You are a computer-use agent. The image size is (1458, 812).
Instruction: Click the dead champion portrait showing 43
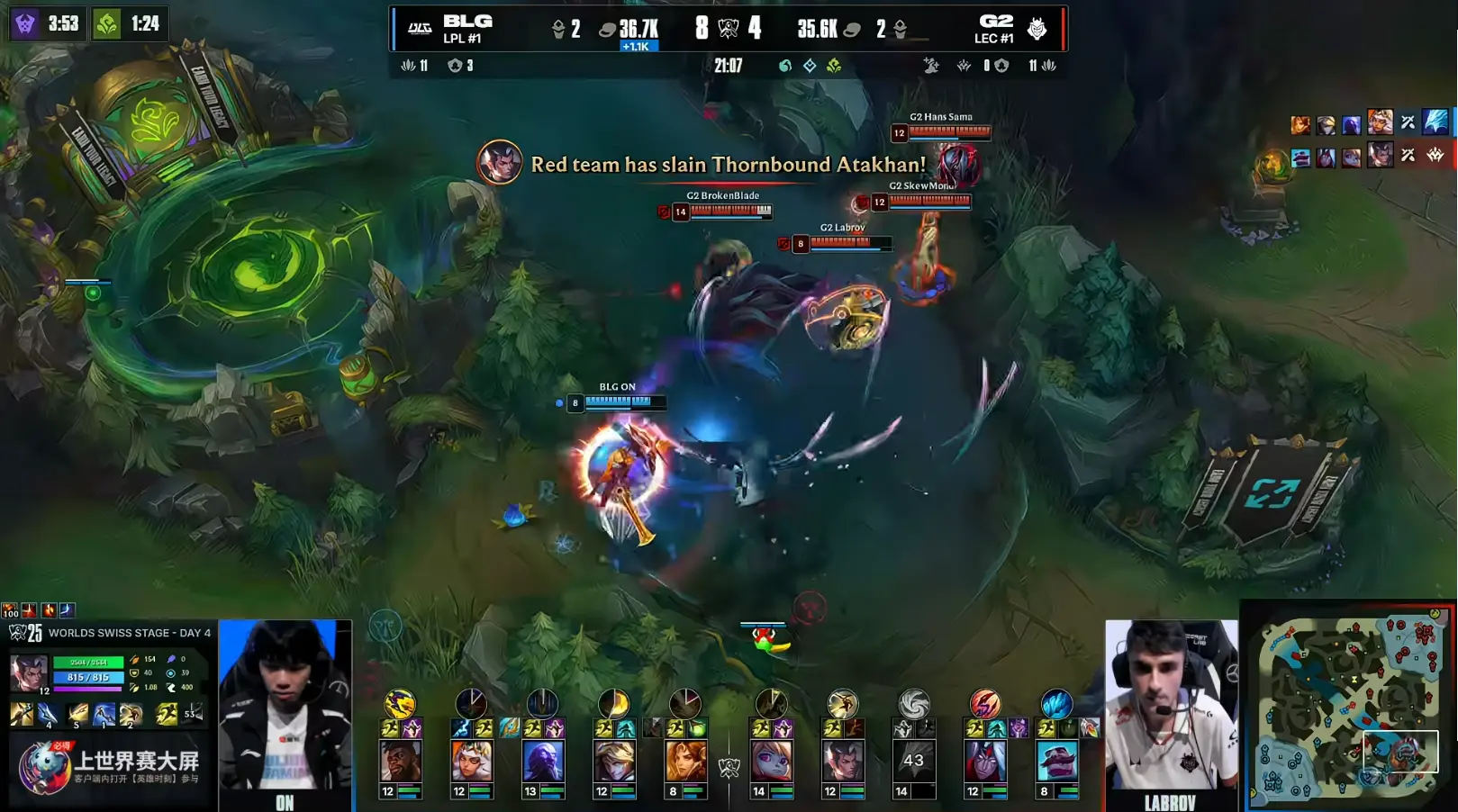(x=913, y=761)
